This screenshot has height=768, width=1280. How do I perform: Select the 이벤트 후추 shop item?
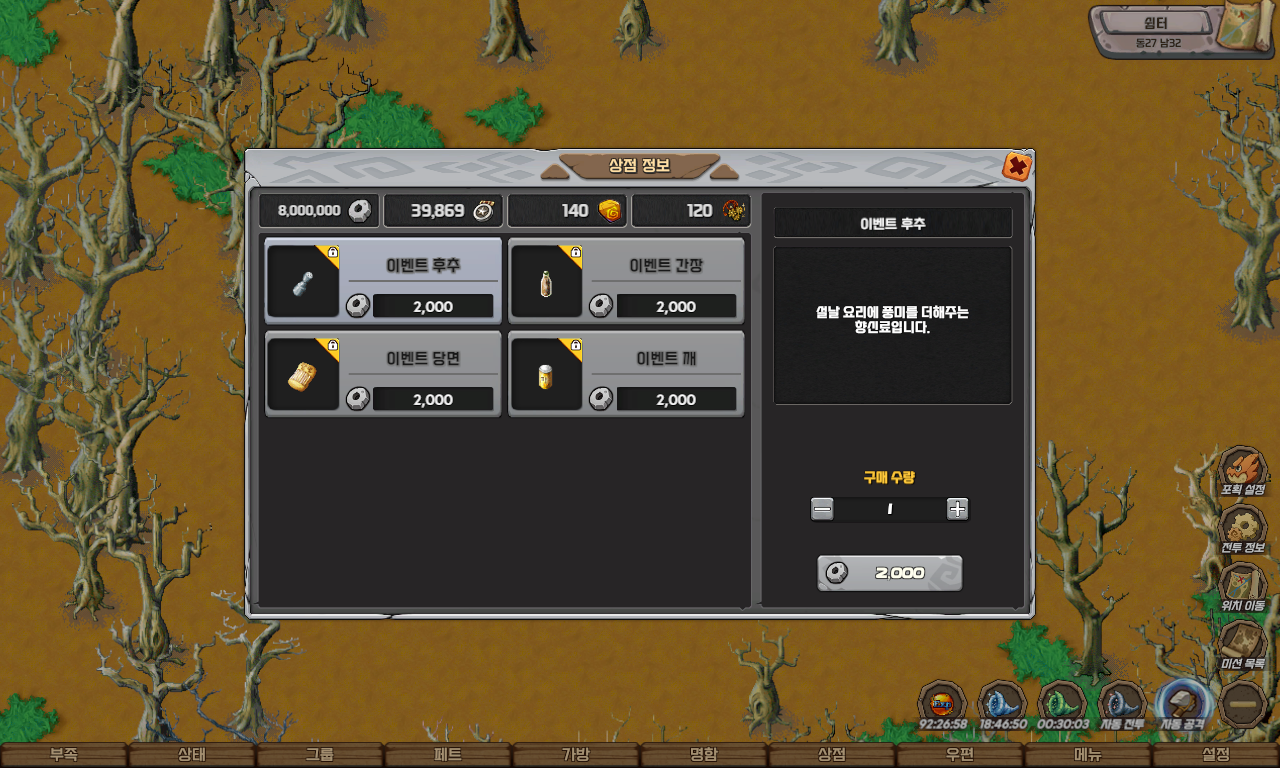383,280
